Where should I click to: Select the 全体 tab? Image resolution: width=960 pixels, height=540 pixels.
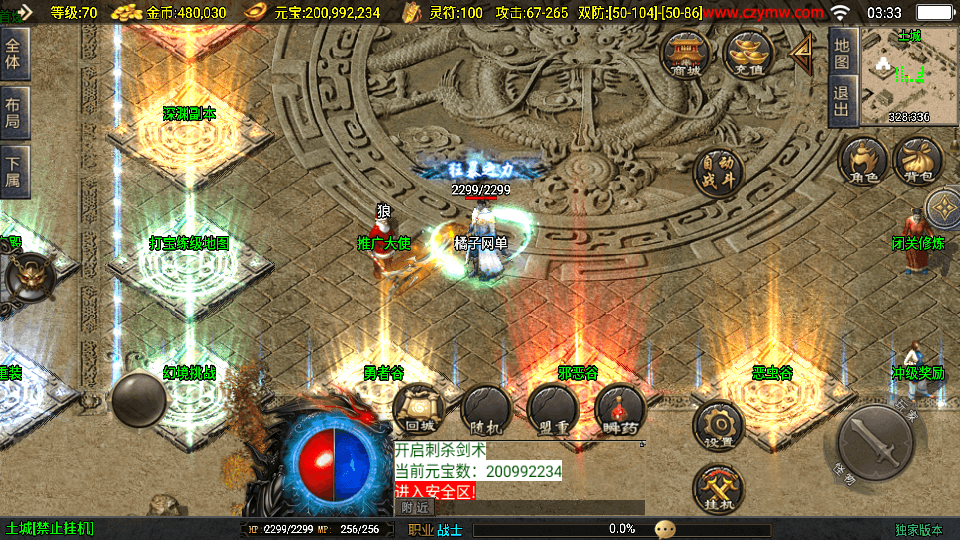(x=14, y=53)
